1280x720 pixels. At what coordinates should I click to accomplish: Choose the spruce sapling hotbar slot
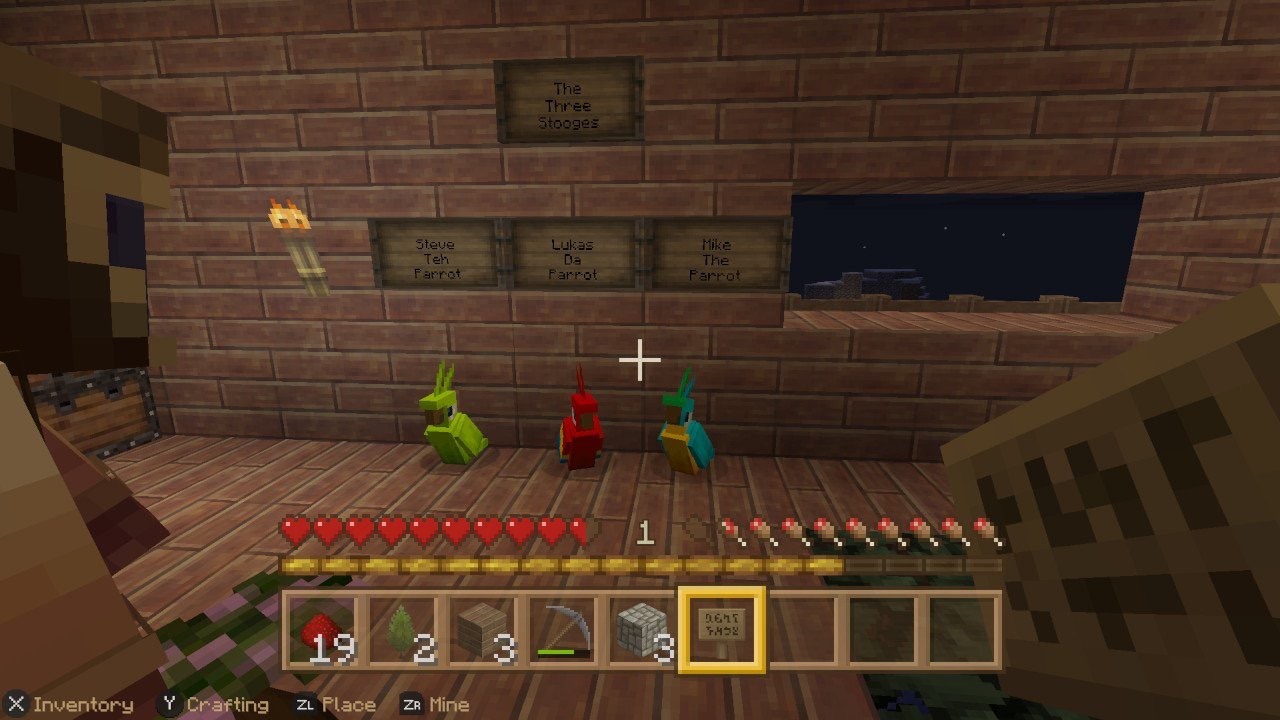tap(402, 630)
